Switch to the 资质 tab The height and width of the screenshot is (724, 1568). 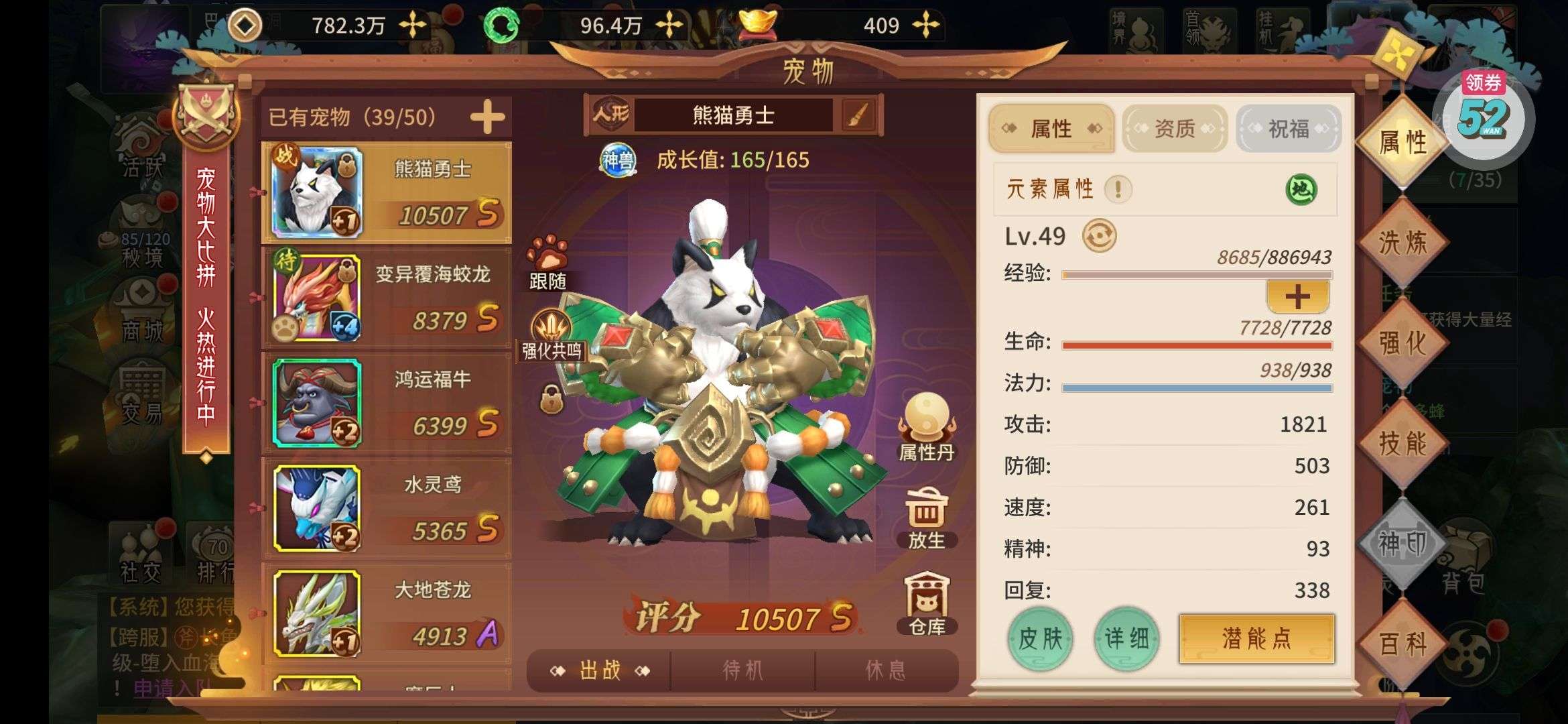click(1174, 128)
